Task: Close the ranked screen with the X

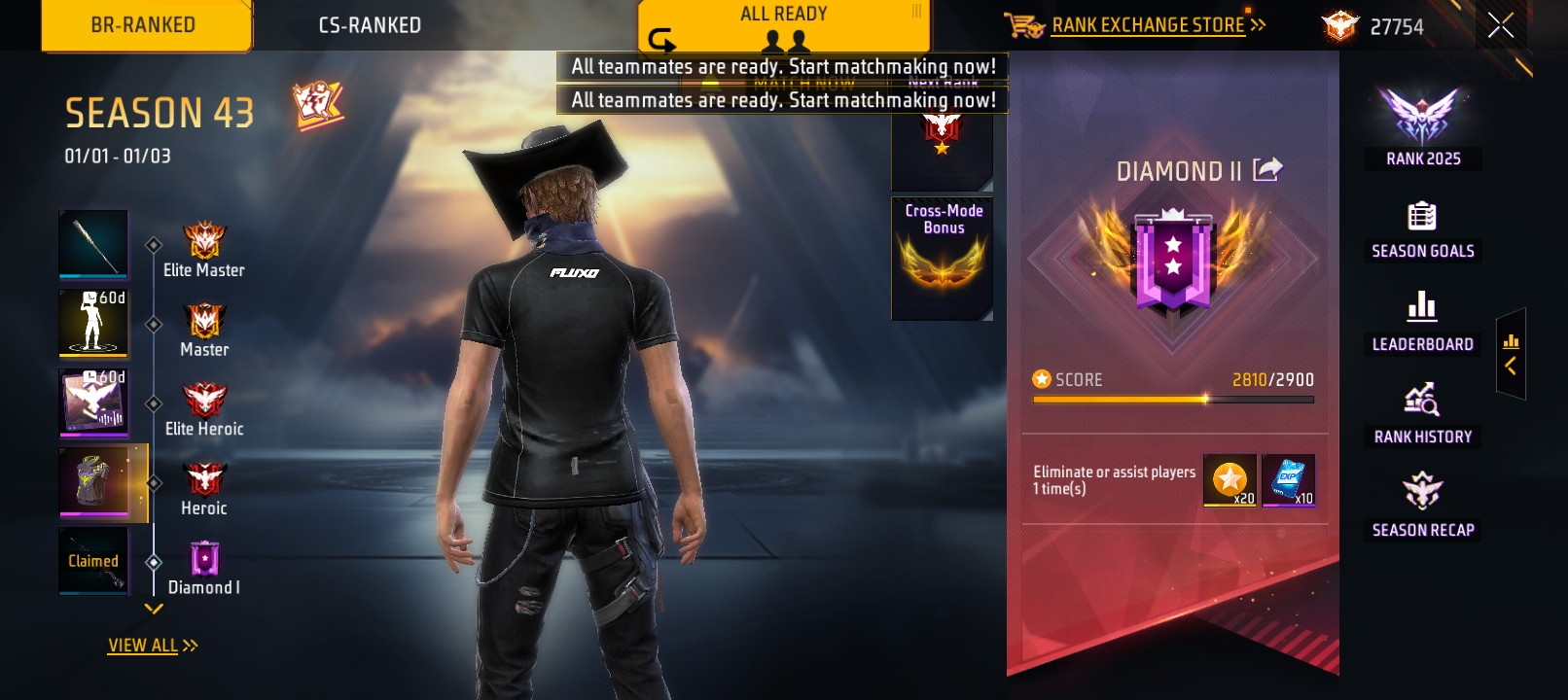Action: point(1500,26)
